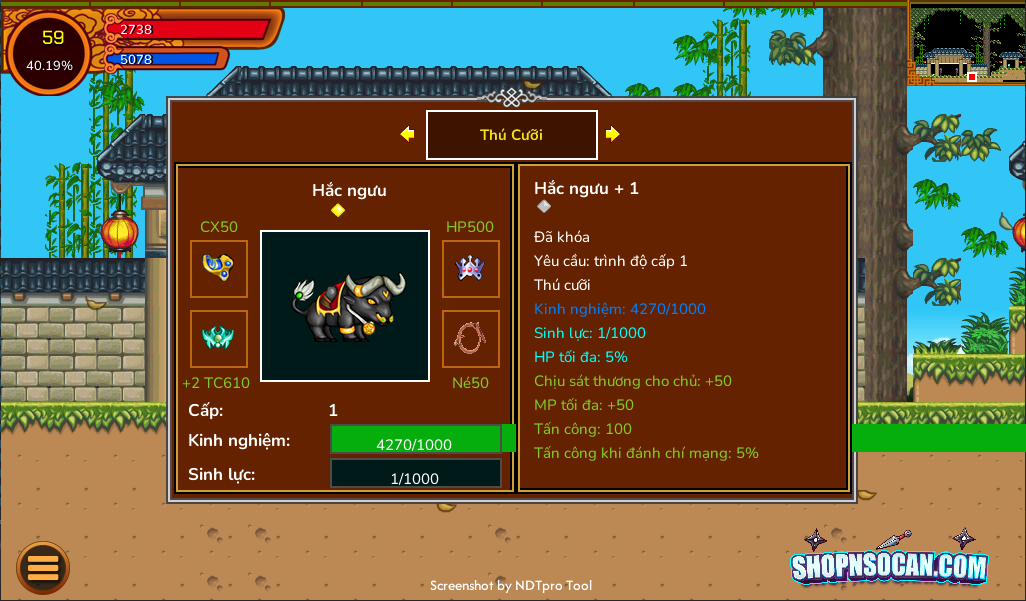Open the minimap in the corner
Viewport: 1026px width, 601px height.
(x=966, y=44)
